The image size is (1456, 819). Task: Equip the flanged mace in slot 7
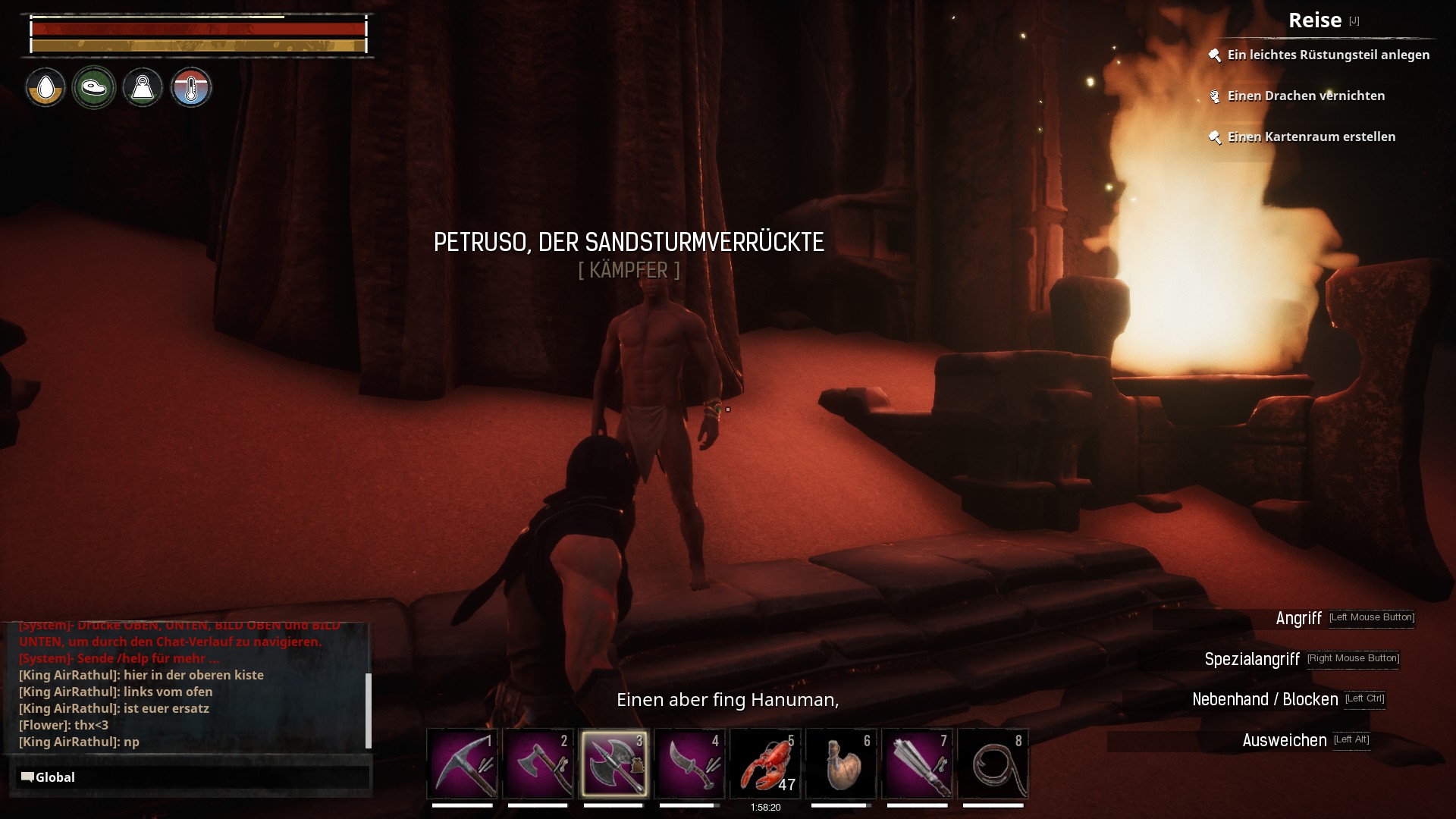coord(918,763)
